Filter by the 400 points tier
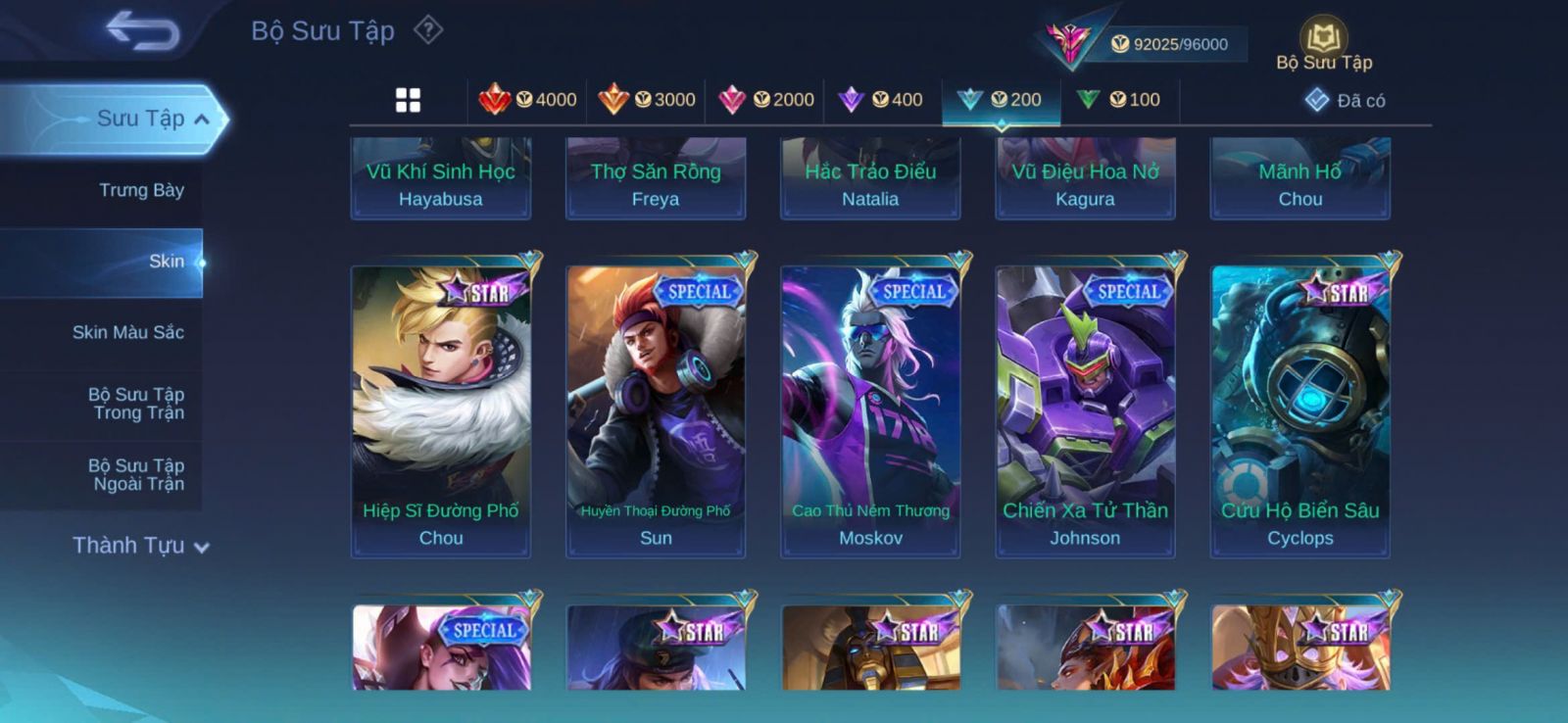 coord(881,100)
